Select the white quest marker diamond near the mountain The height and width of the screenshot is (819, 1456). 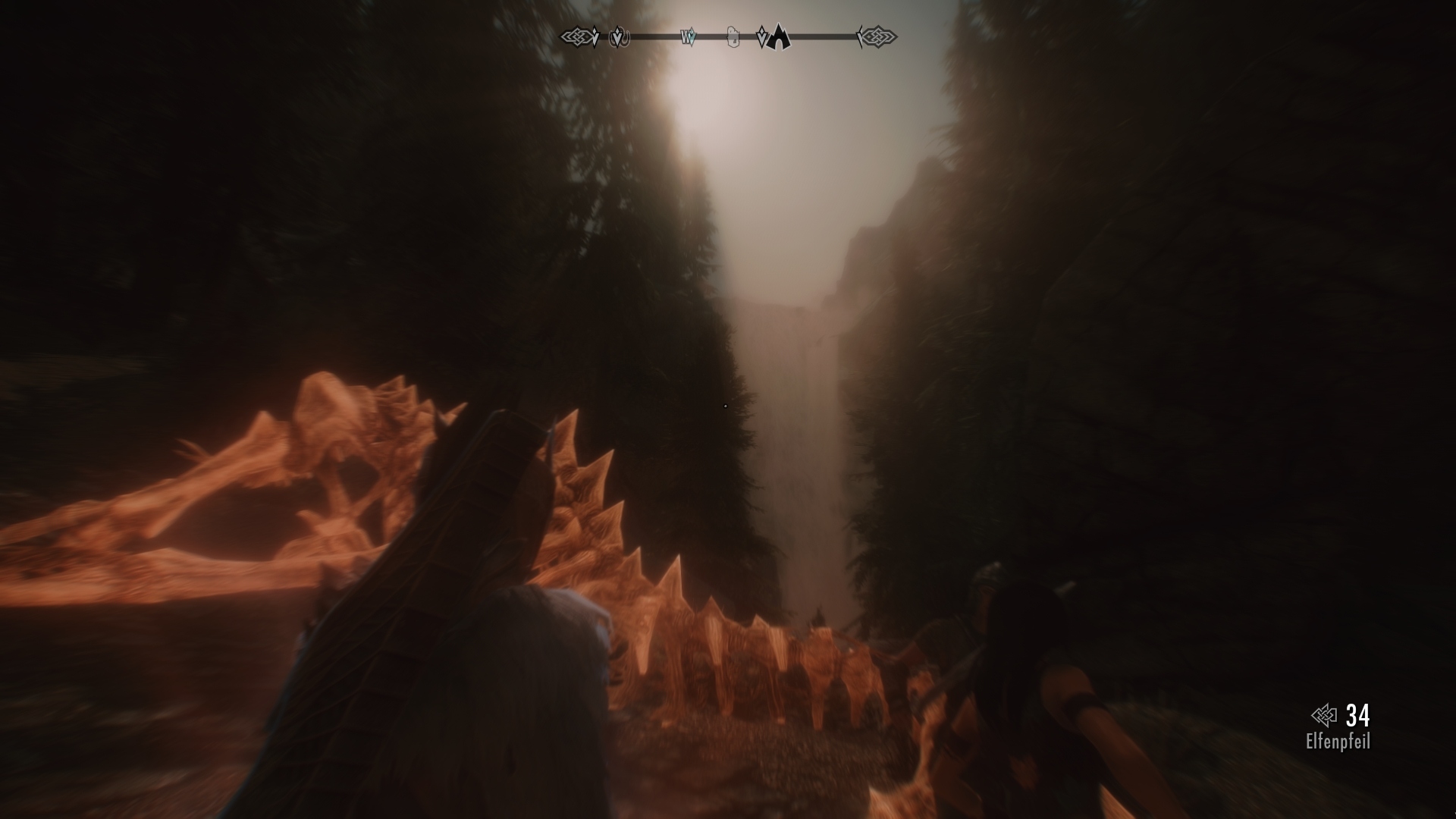pyautogui.click(x=761, y=35)
